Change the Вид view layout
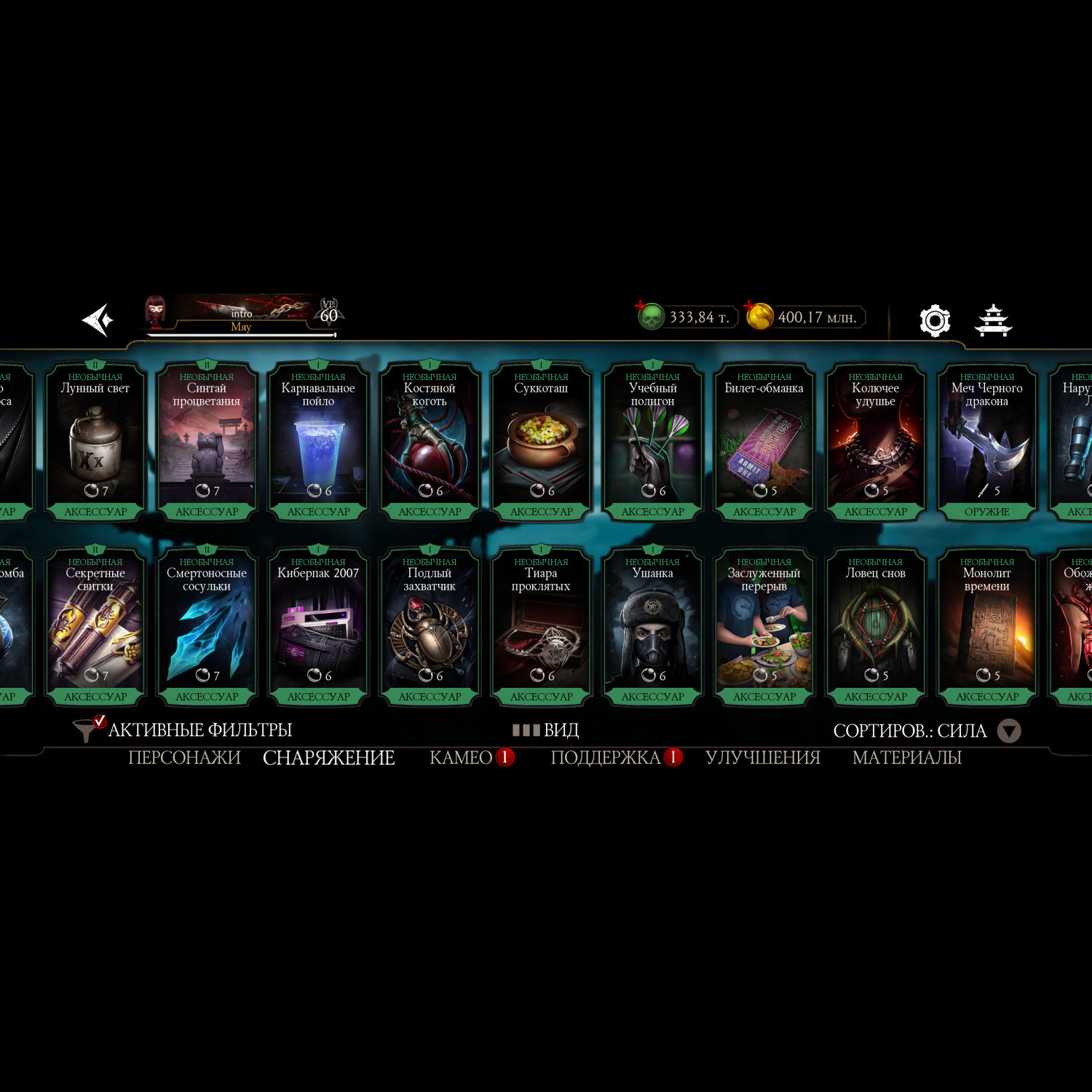Screen dimensions: 1092x1092 point(546,729)
